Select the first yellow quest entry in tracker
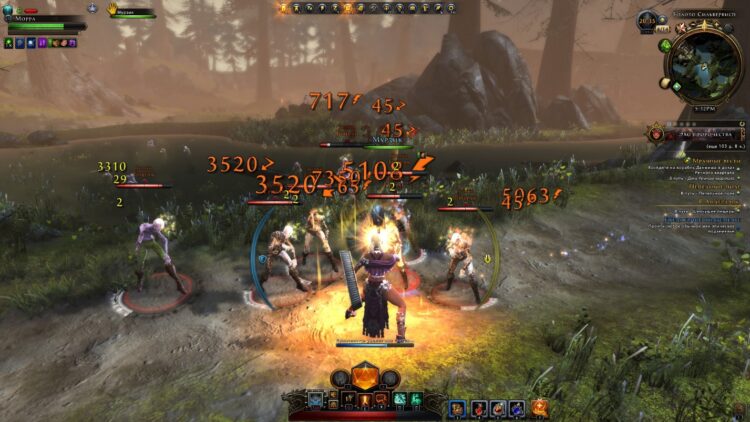This screenshot has width=750, height=422. (714, 160)
